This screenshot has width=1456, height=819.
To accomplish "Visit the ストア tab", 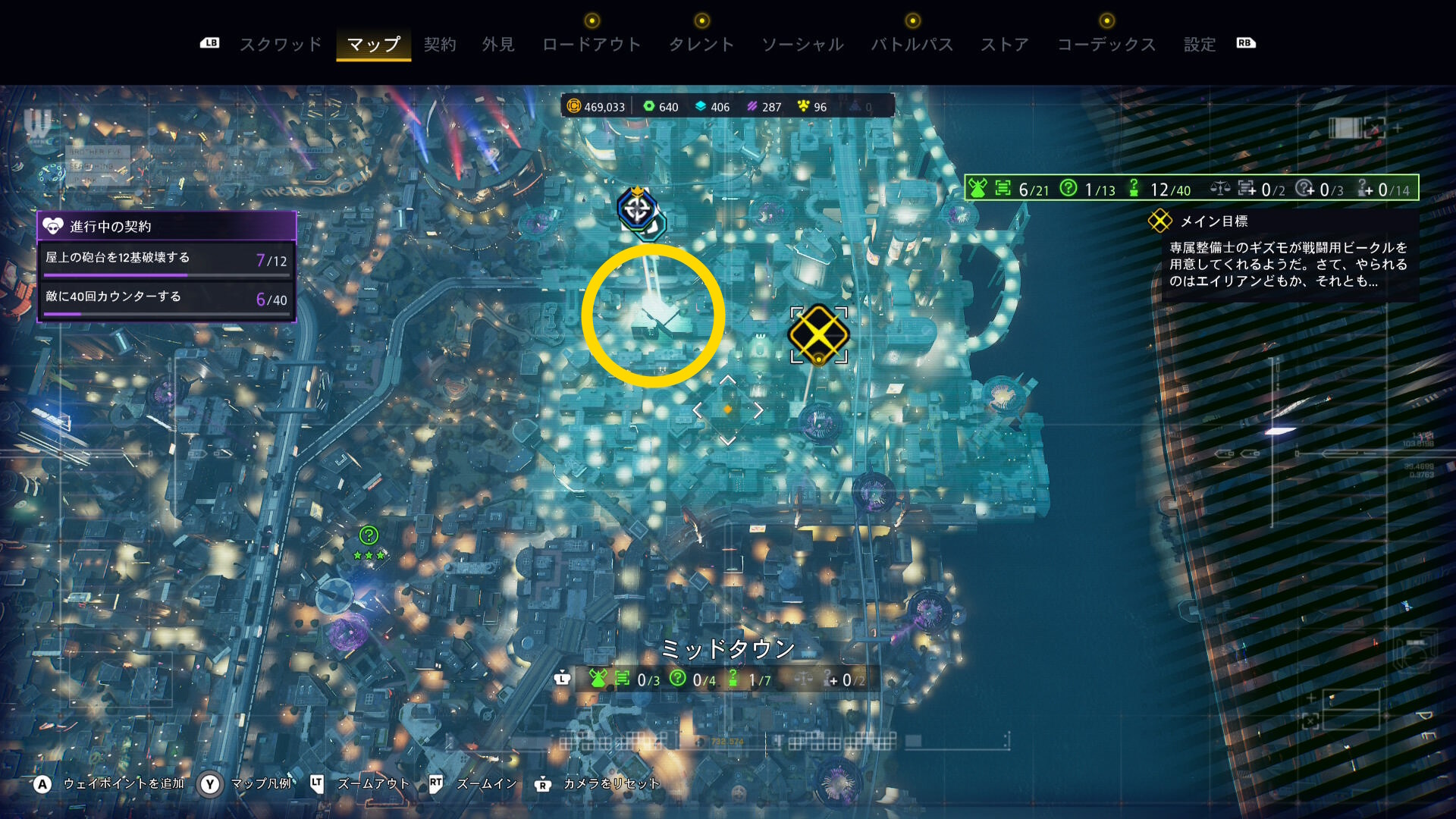I will (x=1005, y=45).
